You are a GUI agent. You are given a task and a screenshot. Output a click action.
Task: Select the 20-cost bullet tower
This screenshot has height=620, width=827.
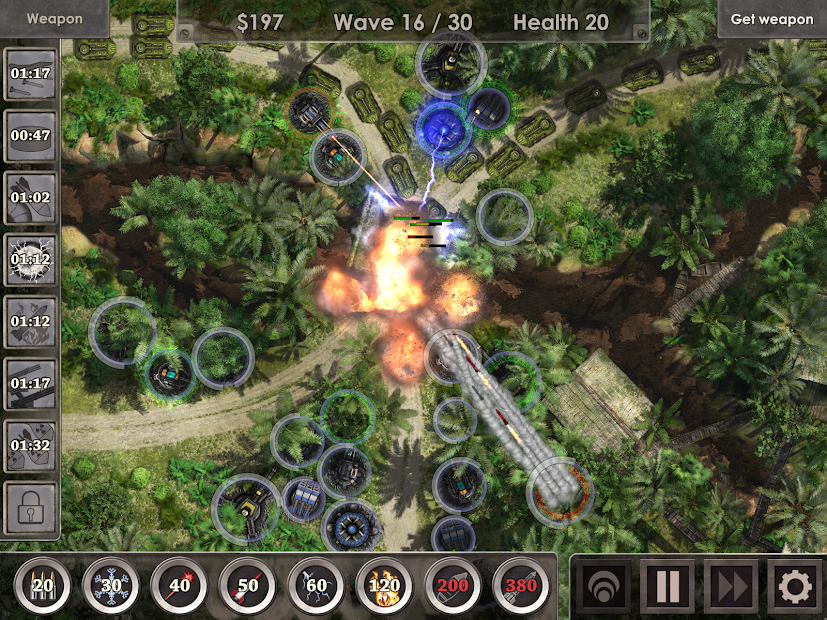(x=42, y=585)
